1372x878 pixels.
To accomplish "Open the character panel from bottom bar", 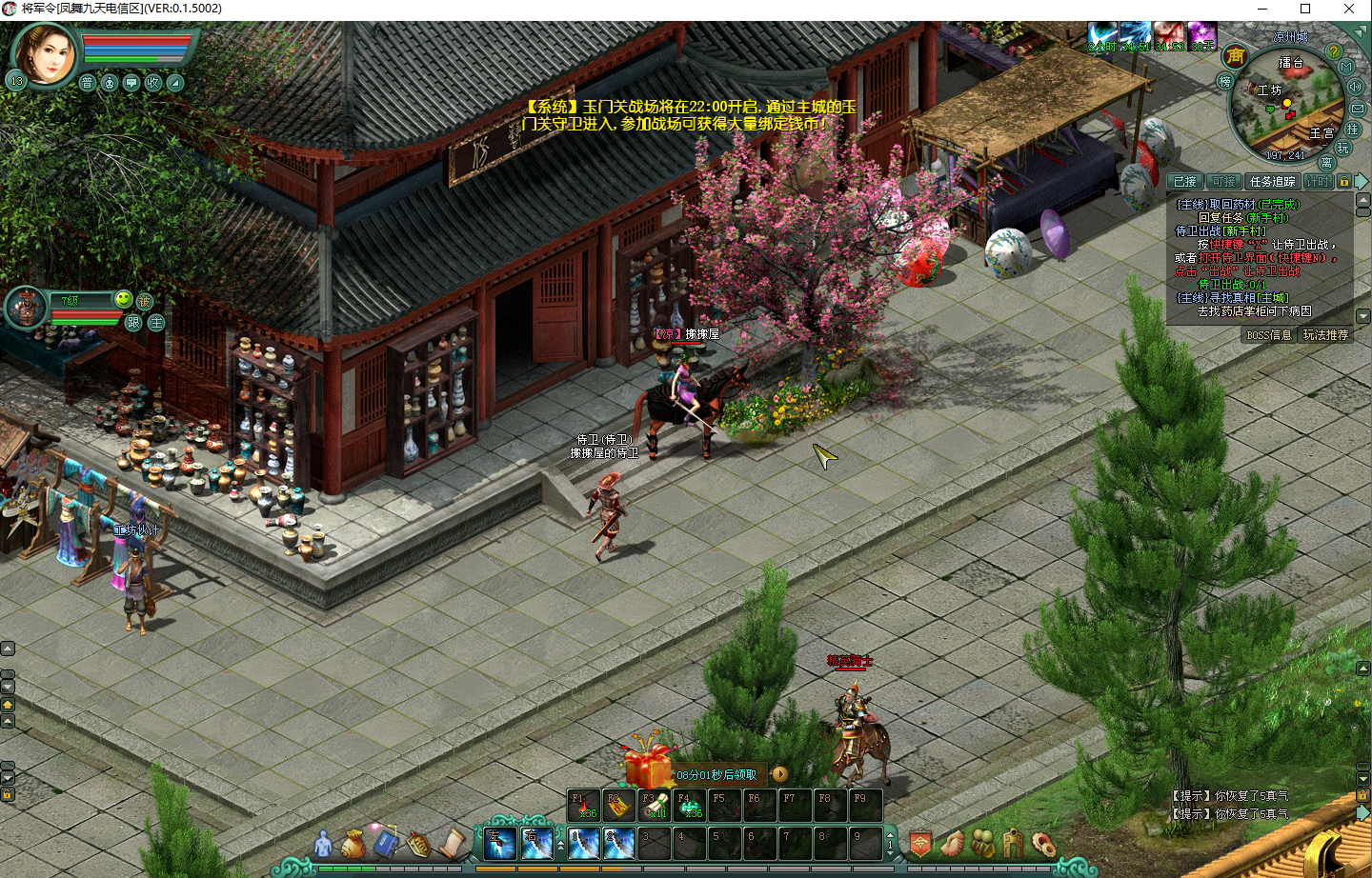I will 324,844.
